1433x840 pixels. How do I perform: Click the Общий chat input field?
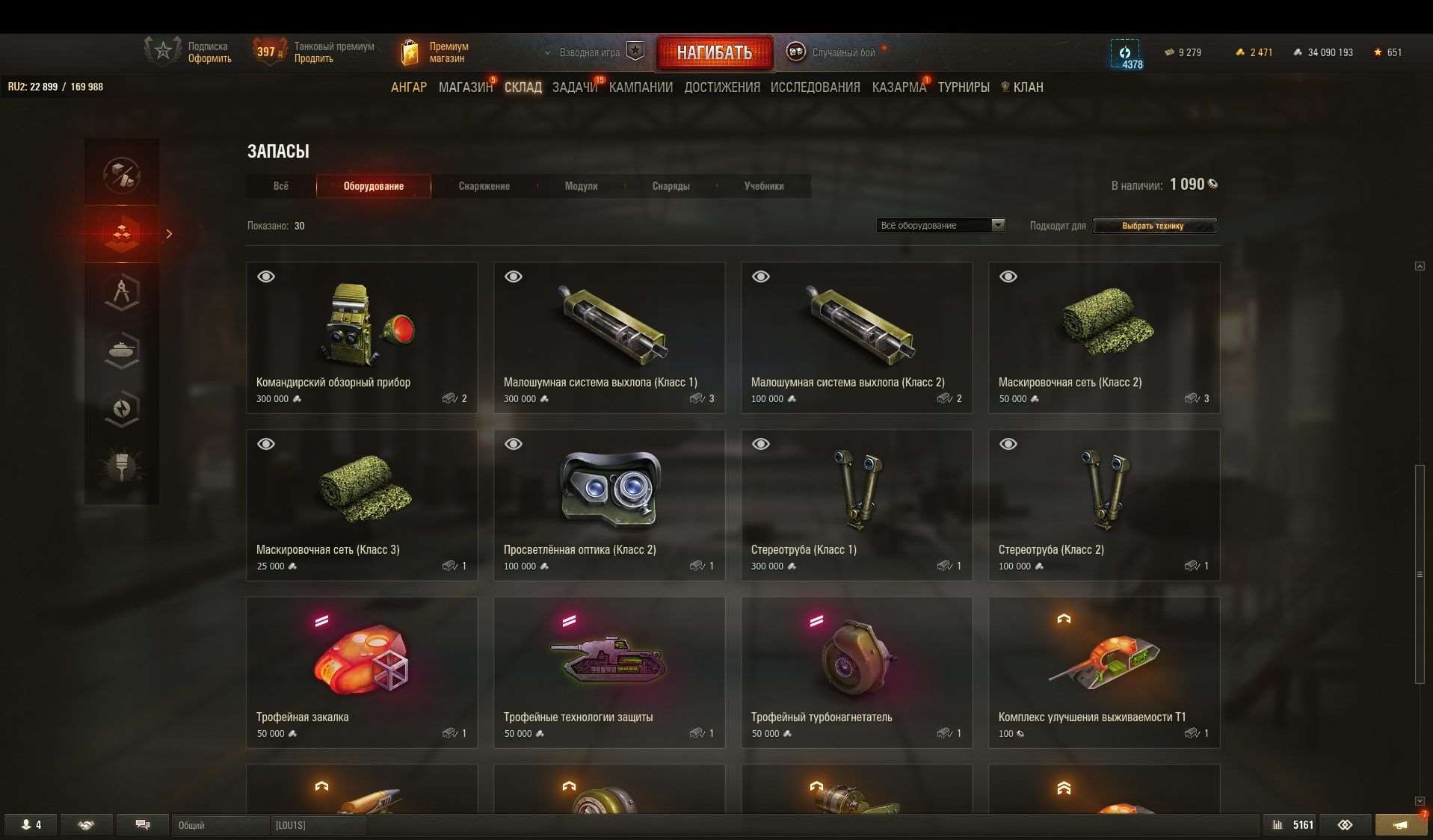pyautogui.click(x=221, y=825)
